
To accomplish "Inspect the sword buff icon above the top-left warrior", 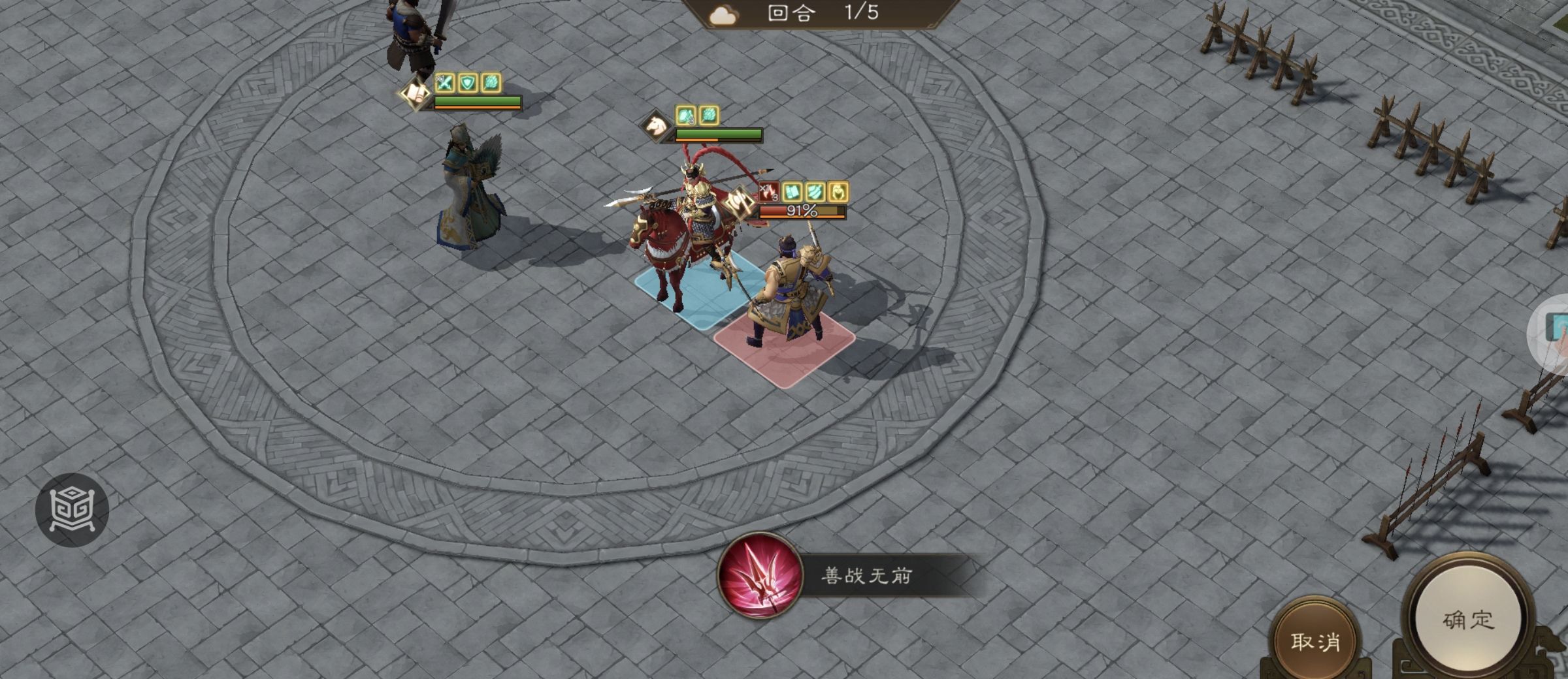I will tap(444, 83).
